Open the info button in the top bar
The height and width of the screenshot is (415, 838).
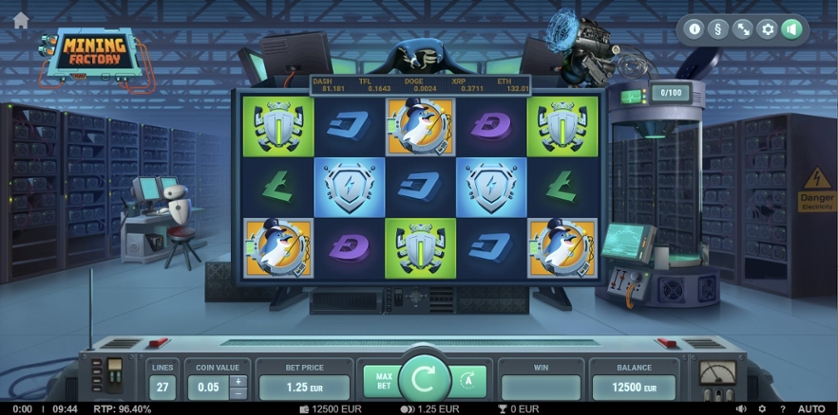tap(695, 29)
